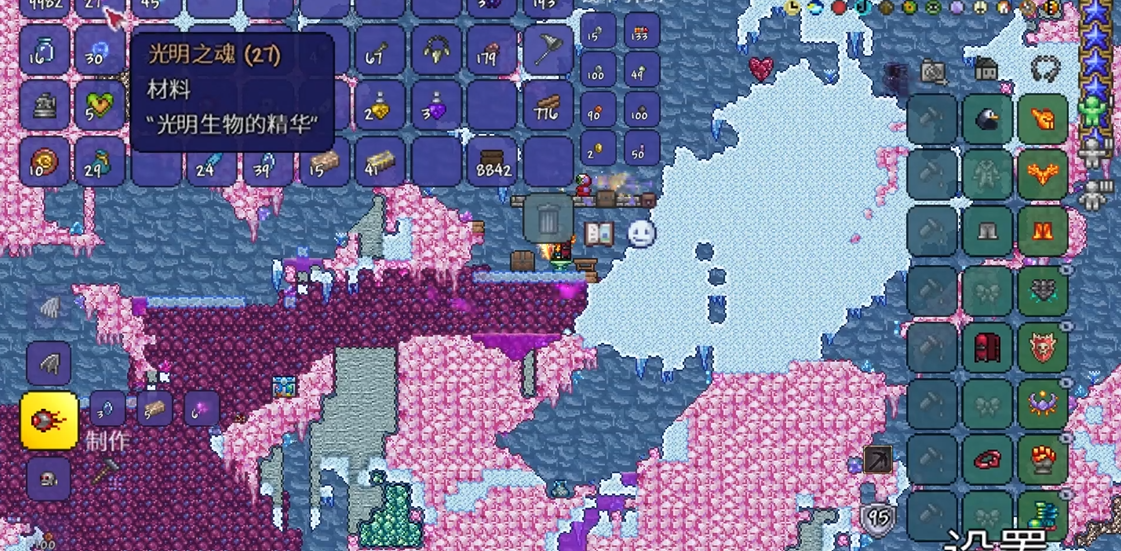Image resolution: width=1121 pixels, height=551 pixels.
Task: Choose the skull item recipe below the selected one
Action: pyautogui.click(x=48, y=479)
